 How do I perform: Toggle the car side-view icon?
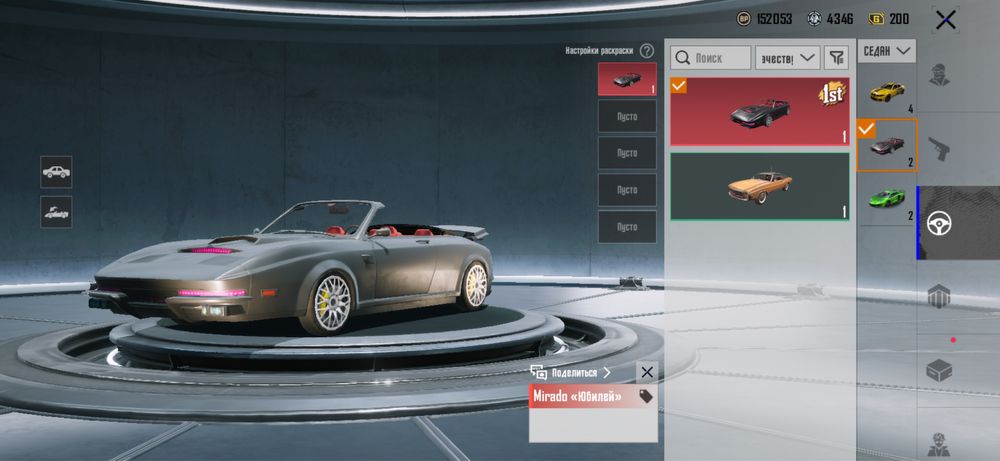click(56, 171)
